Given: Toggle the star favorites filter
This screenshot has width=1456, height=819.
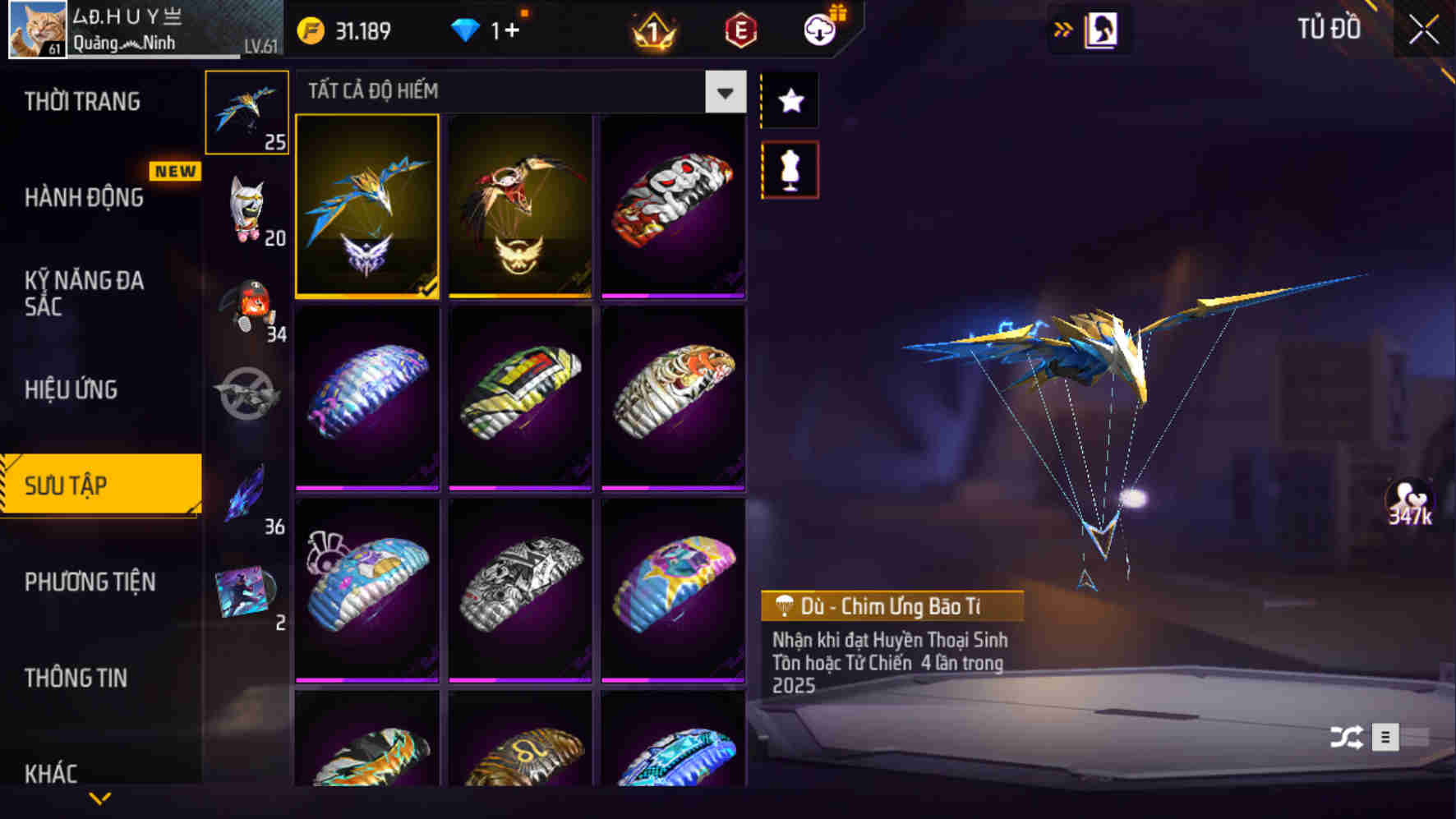Looking at the screenshot, I should (790, 101).
